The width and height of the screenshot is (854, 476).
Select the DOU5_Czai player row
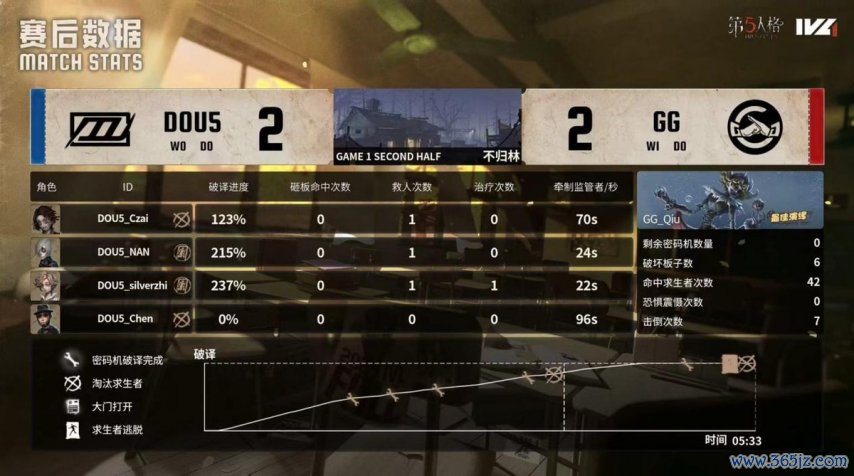pyautogui.click(x=125, y=218)
